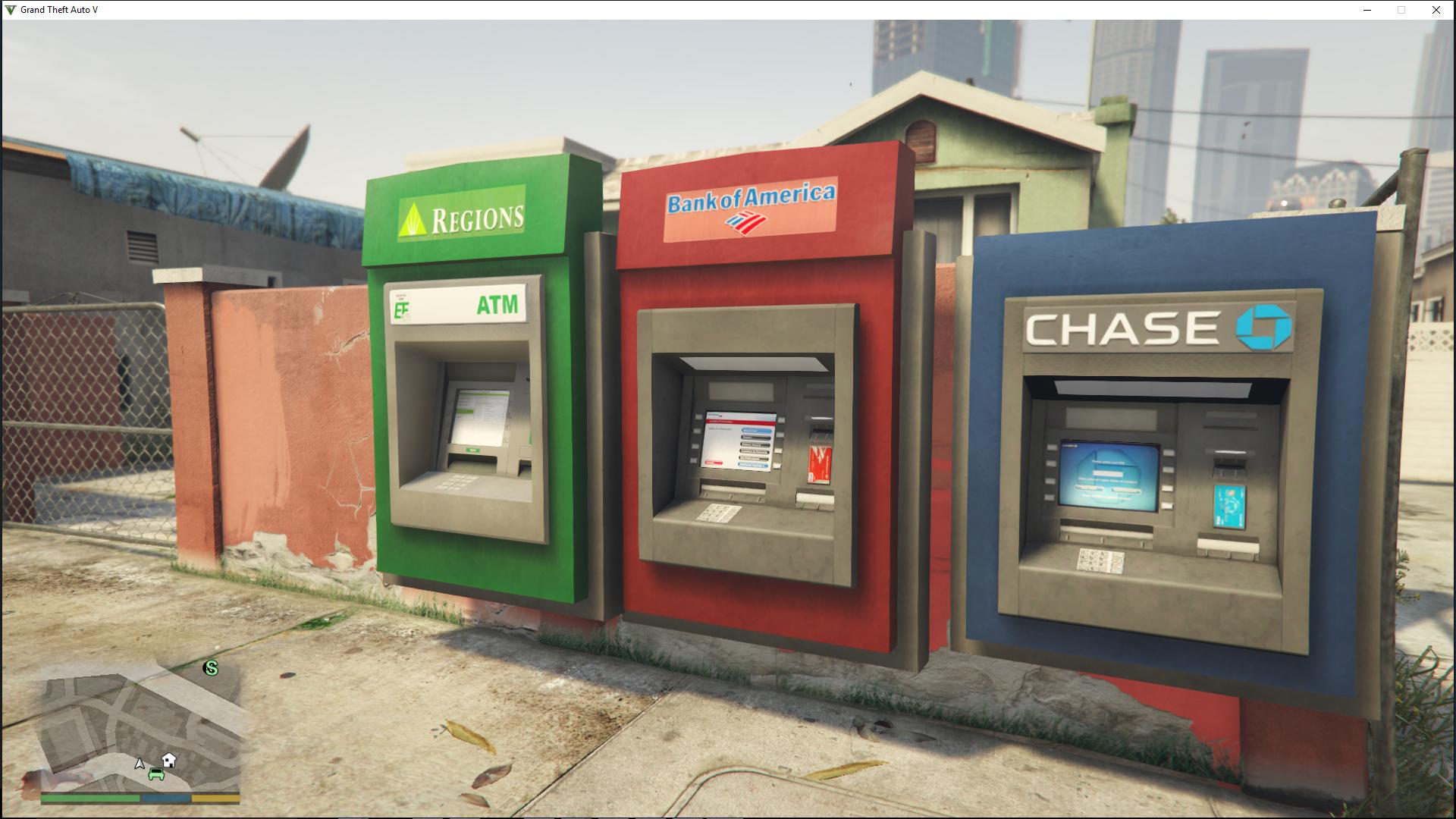Screen dimensions: 1456x819
Task: Close the Grand Theft Auto V window
Action: click(x=1436, y=10)
